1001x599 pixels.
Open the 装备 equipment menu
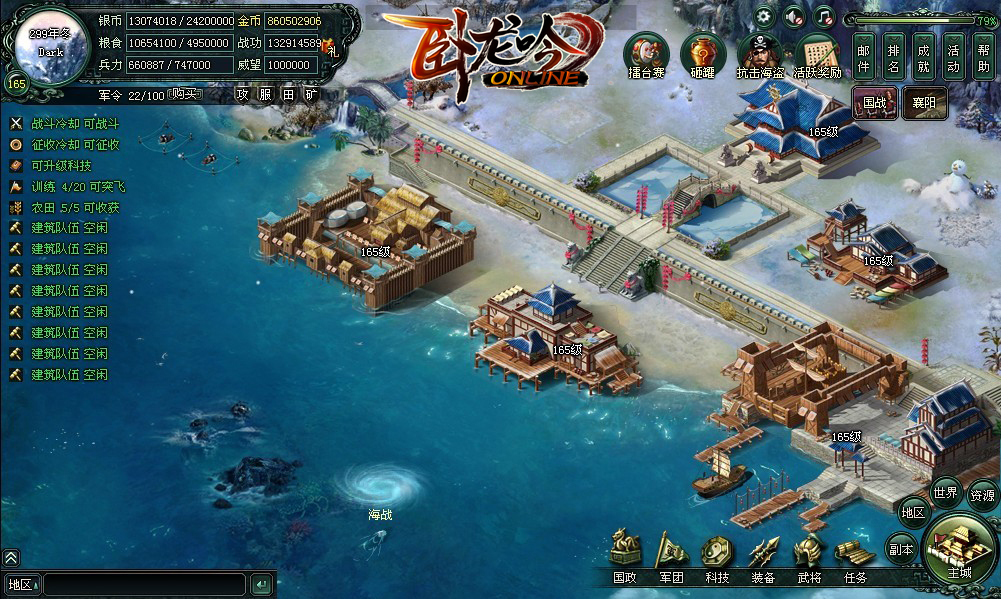click(x=763, y=556)
